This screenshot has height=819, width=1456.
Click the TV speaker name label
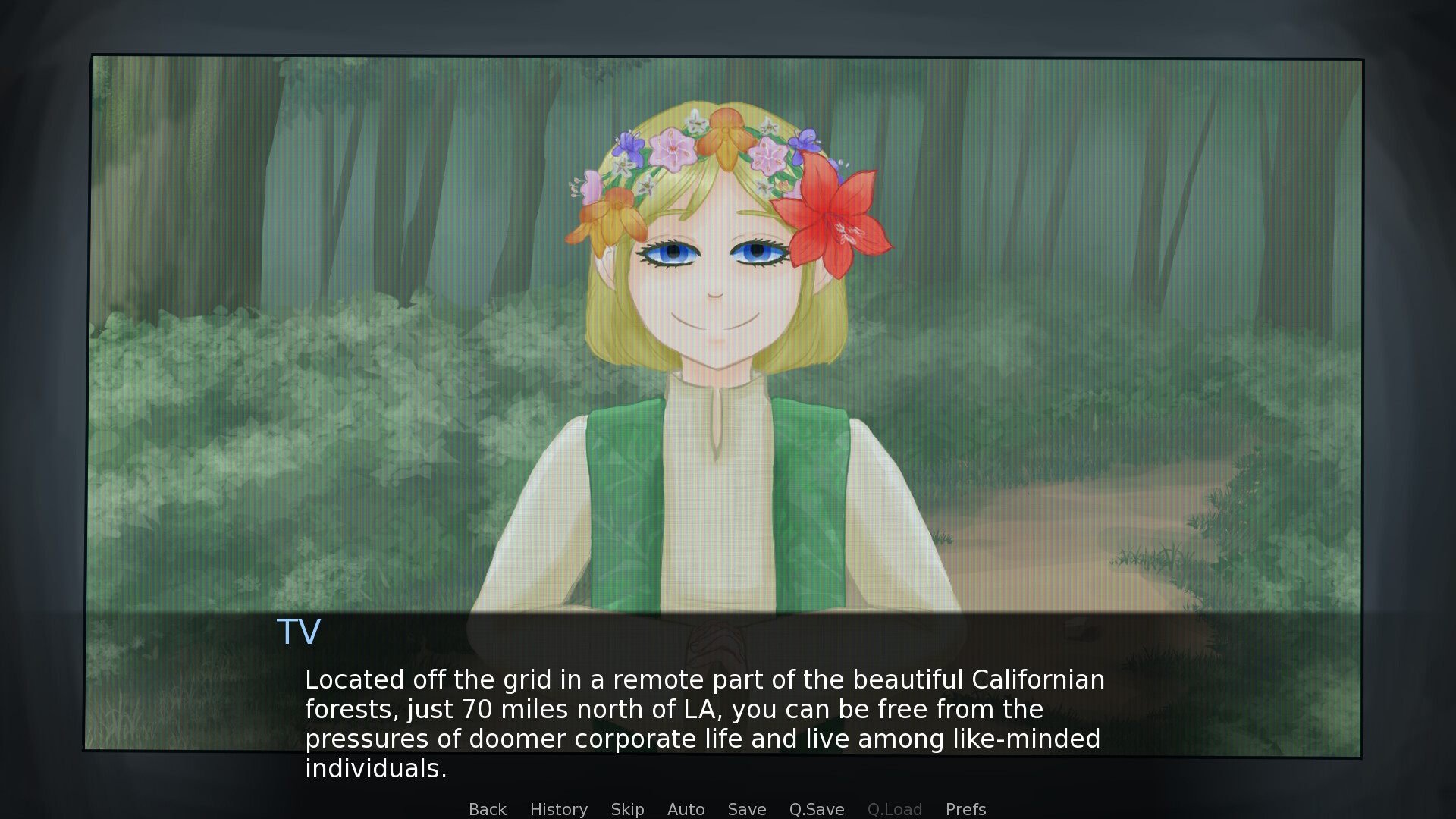pos(299,630)
